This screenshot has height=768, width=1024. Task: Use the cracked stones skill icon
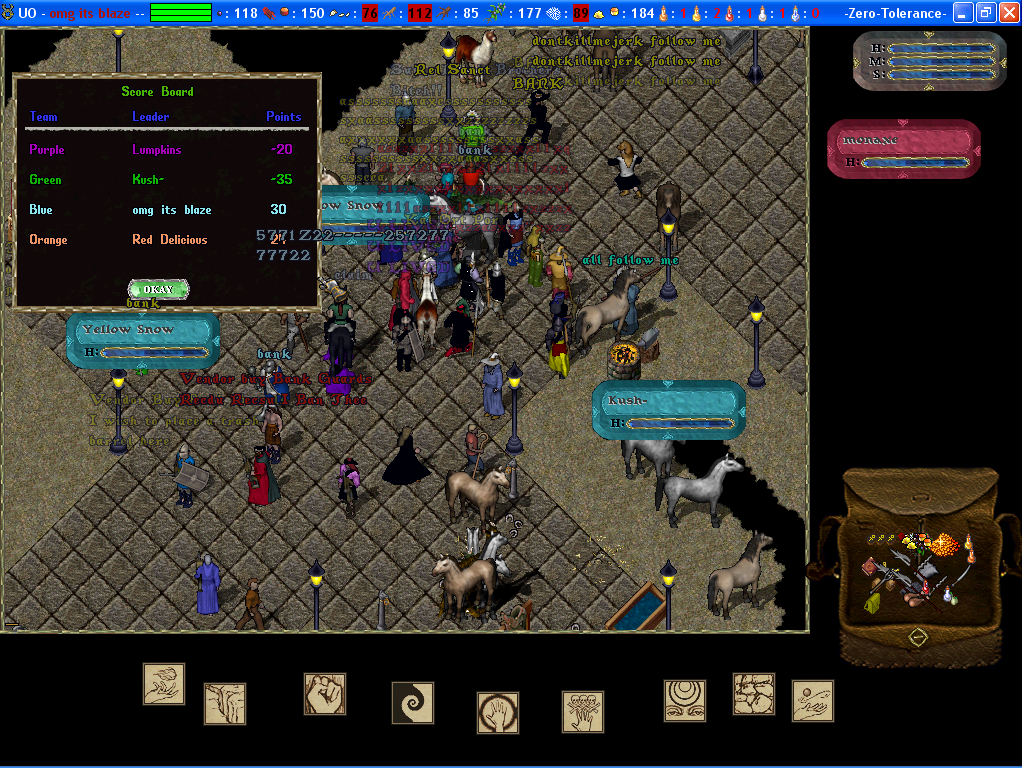click(754, 693)
